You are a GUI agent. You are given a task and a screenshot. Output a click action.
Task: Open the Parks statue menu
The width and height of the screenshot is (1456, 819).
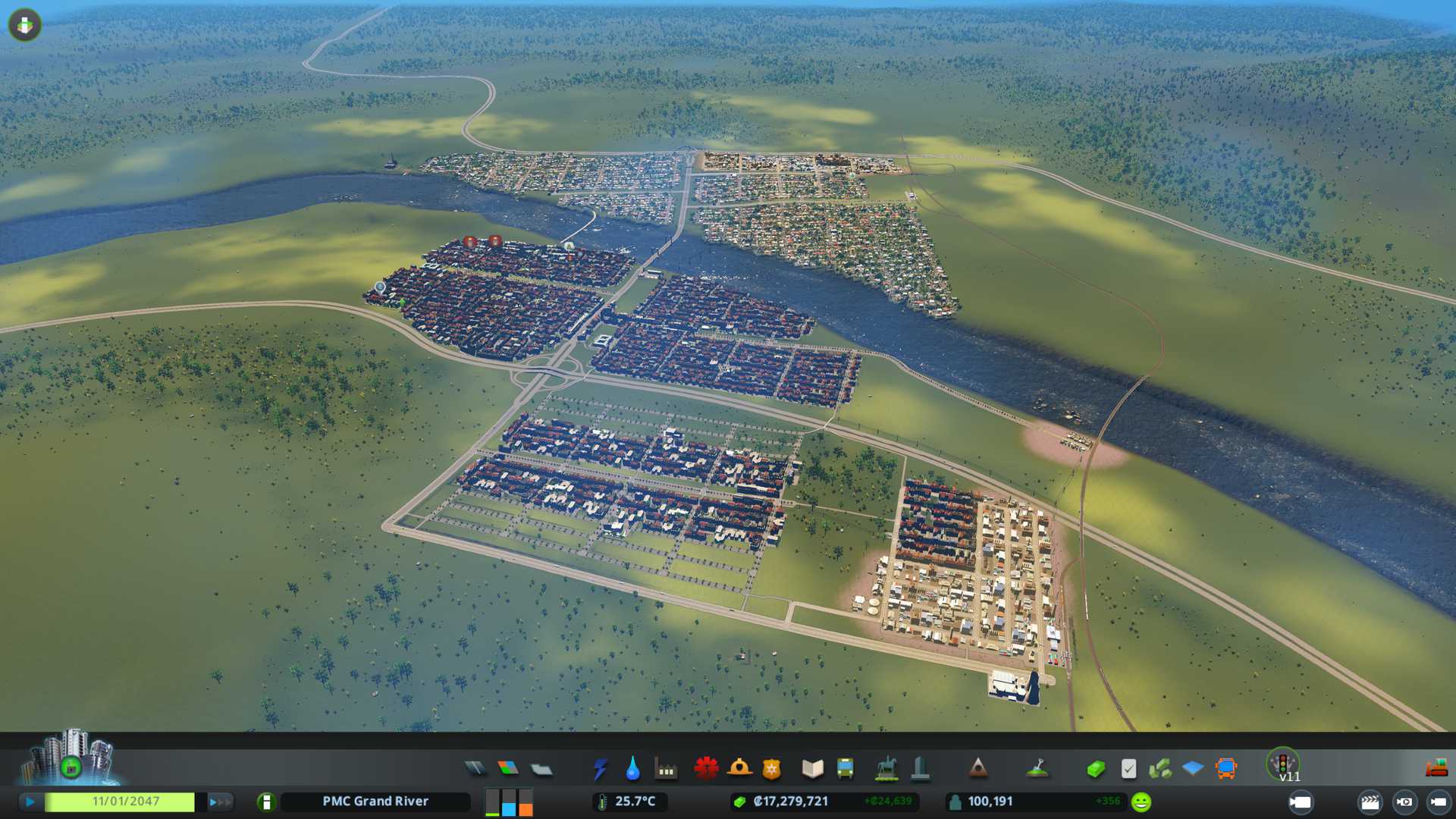(886, 769)
